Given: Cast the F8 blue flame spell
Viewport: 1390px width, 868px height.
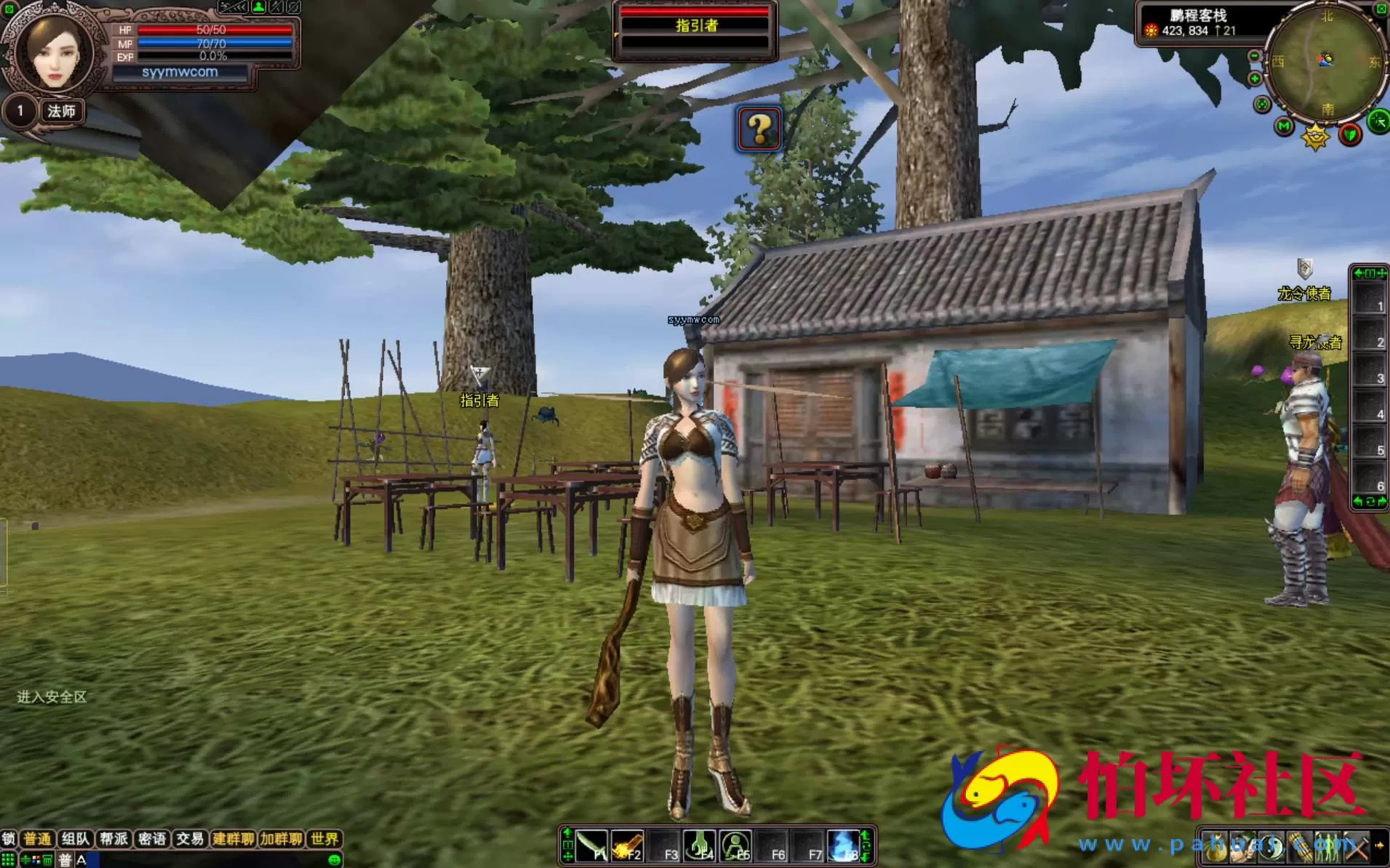Looking at the screenshot, I should click(844, 846).
